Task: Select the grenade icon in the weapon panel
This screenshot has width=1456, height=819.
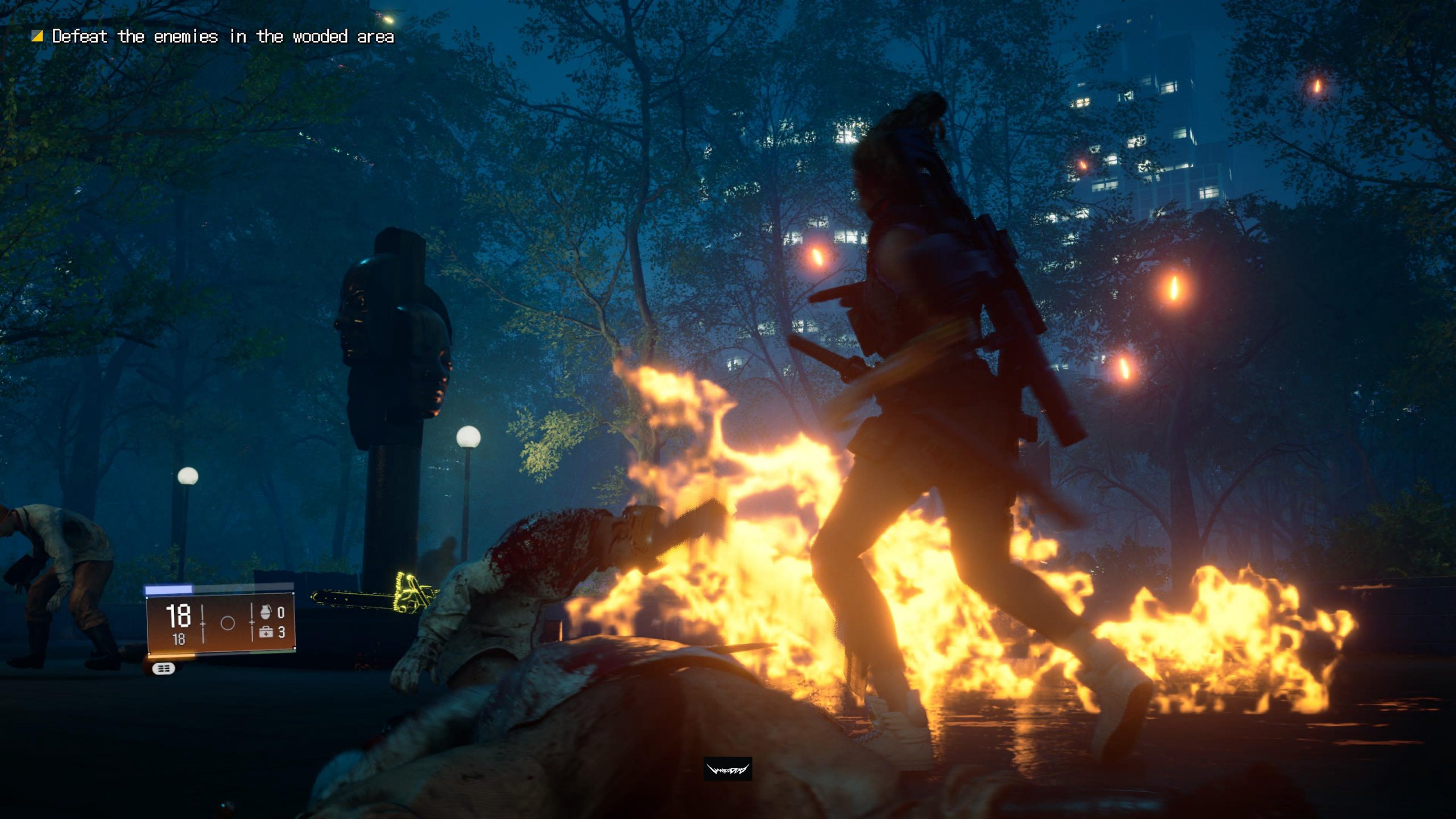Action: (265, 612)
